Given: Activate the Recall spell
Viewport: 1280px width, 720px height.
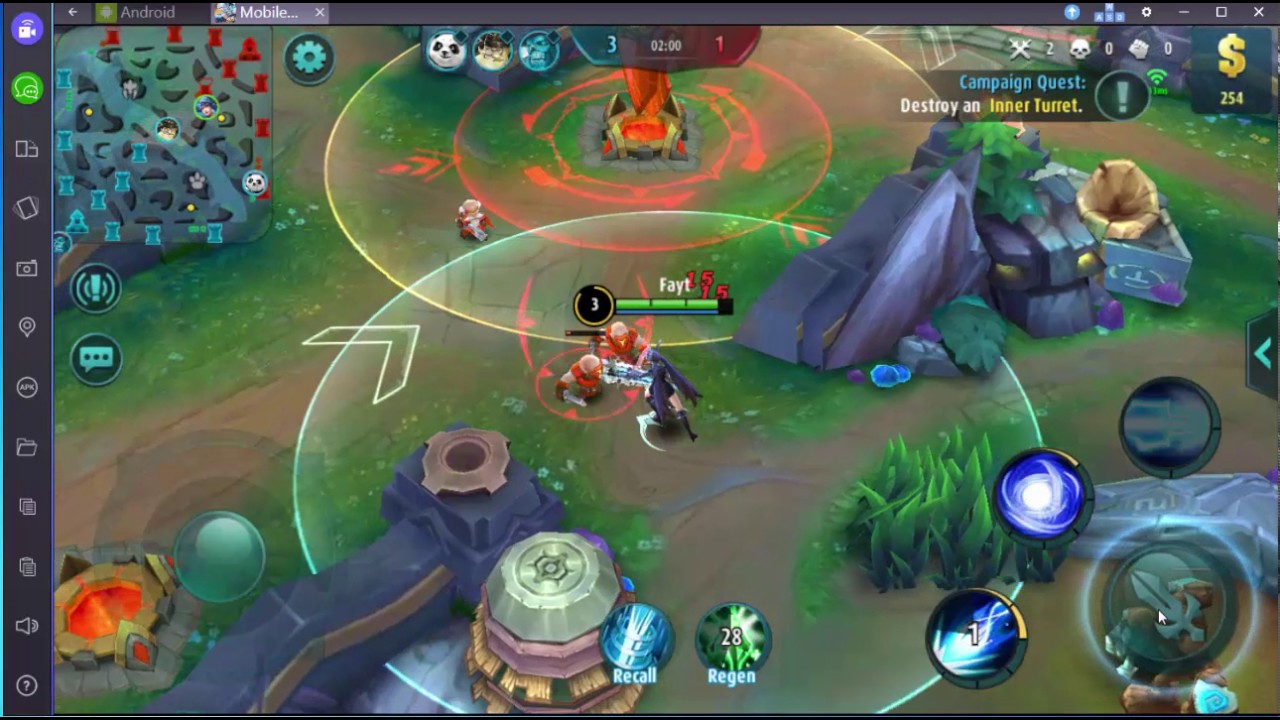Looking at the screenshot, I should click(x=636, y=638).
